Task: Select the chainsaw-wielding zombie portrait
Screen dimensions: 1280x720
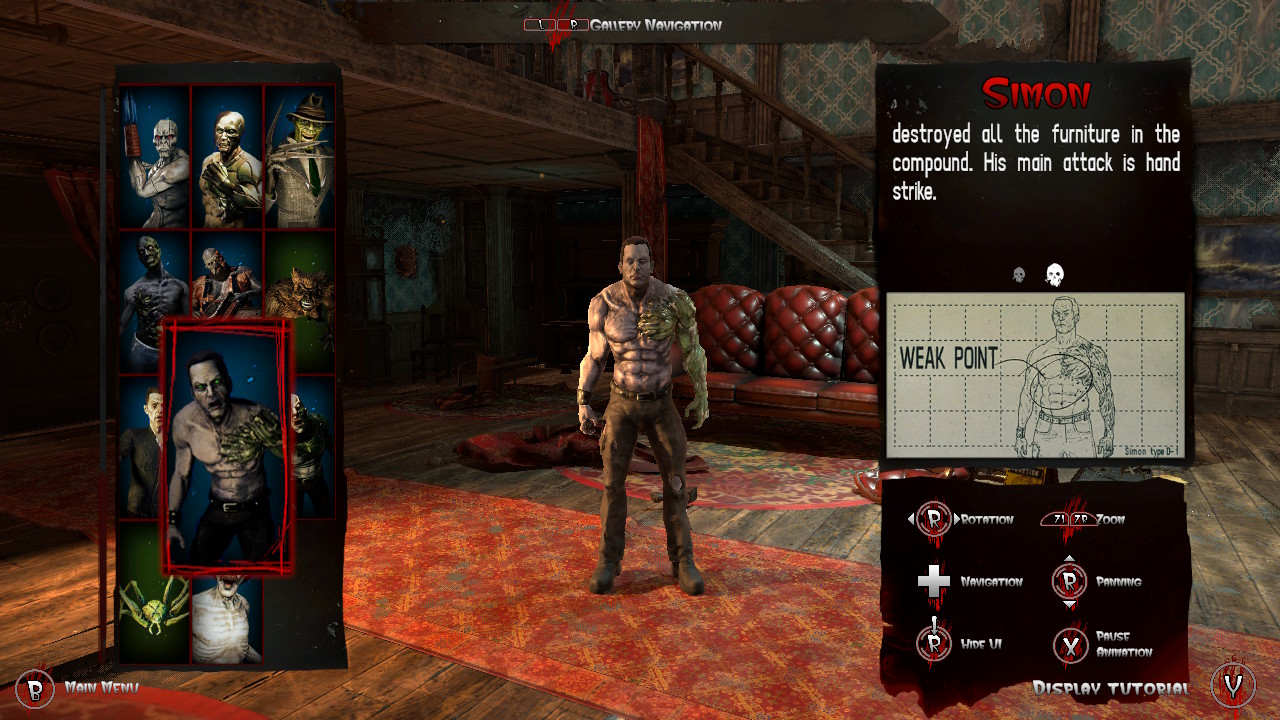Action: coord(227,275)
